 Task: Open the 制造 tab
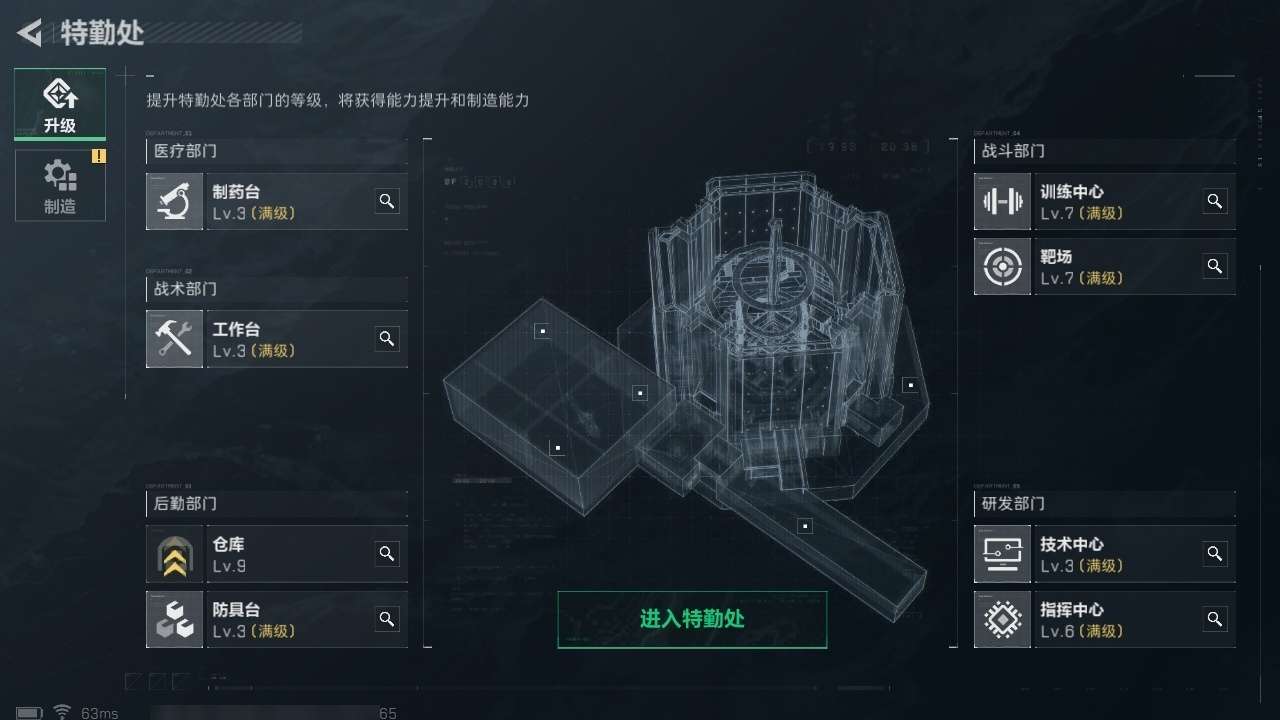coord(60,186)
